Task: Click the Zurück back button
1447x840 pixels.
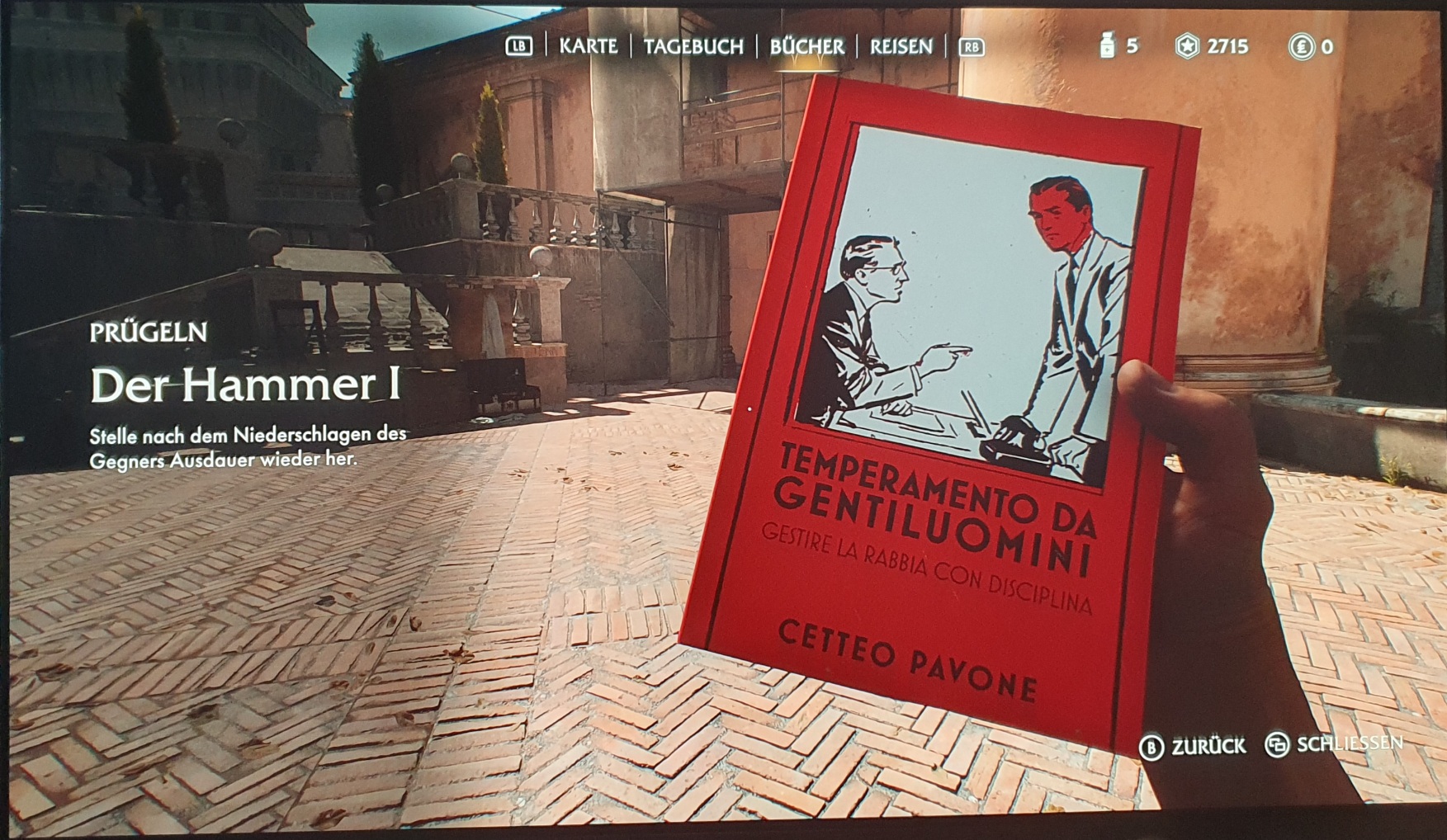Action: tap(1193, 747)
